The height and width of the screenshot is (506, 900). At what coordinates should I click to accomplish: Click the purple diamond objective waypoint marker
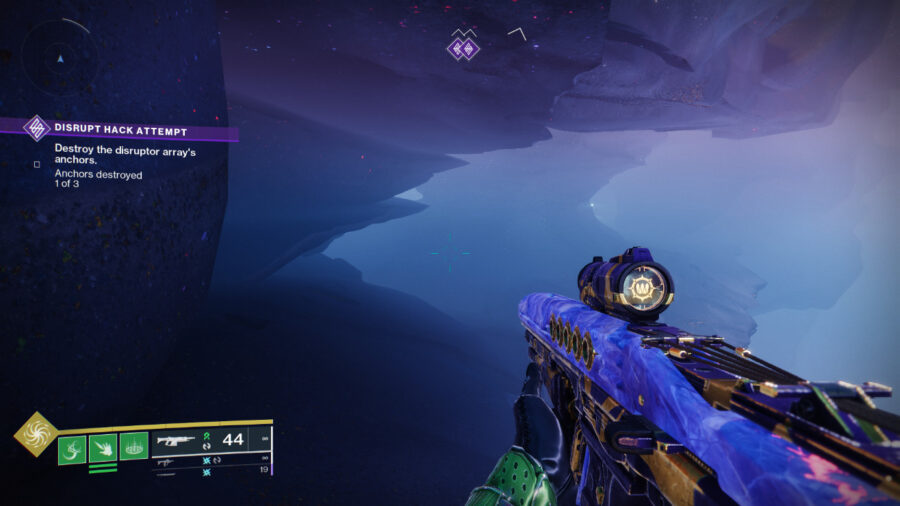click(462, 47)
